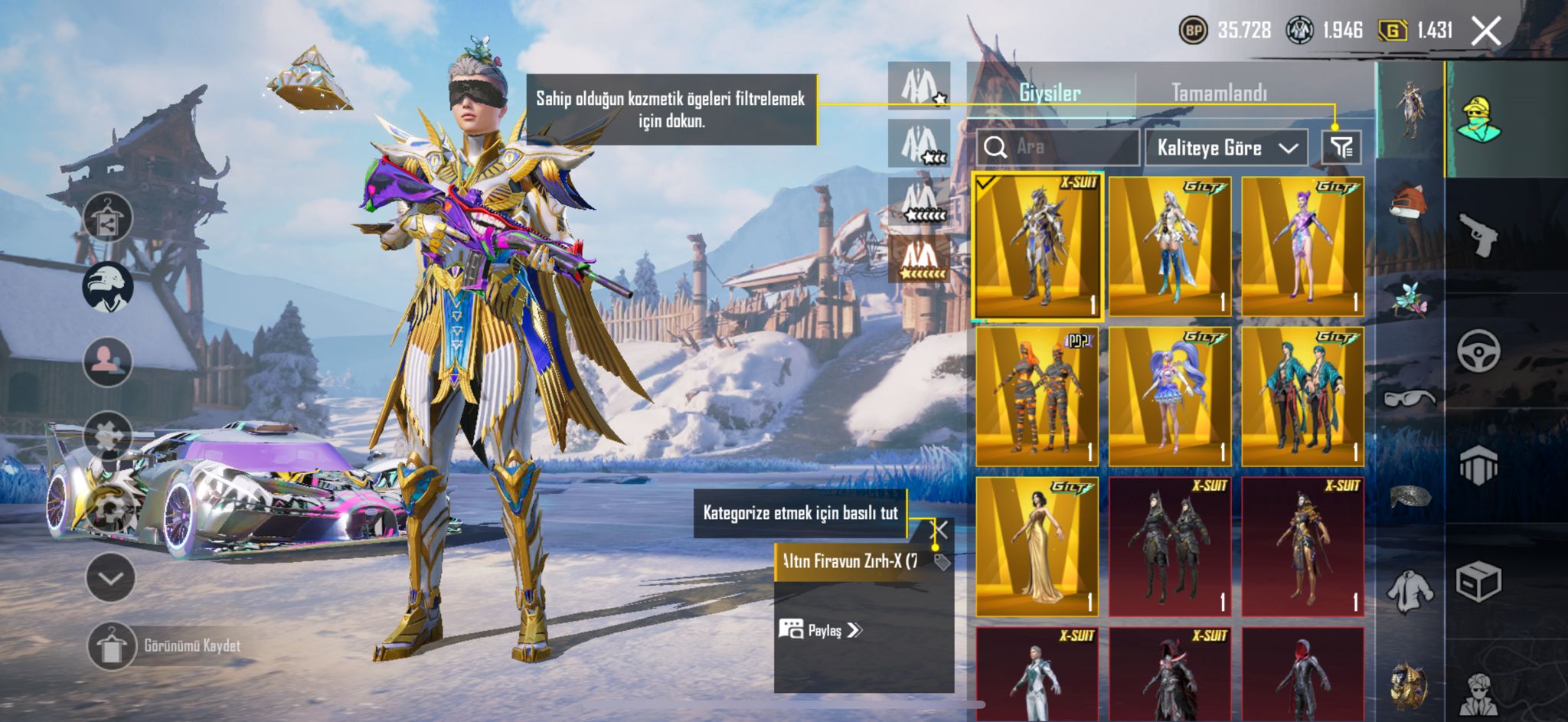The image size is (1568, 722).
Task: Open the crate box category icon
Action: (1478, 582)
